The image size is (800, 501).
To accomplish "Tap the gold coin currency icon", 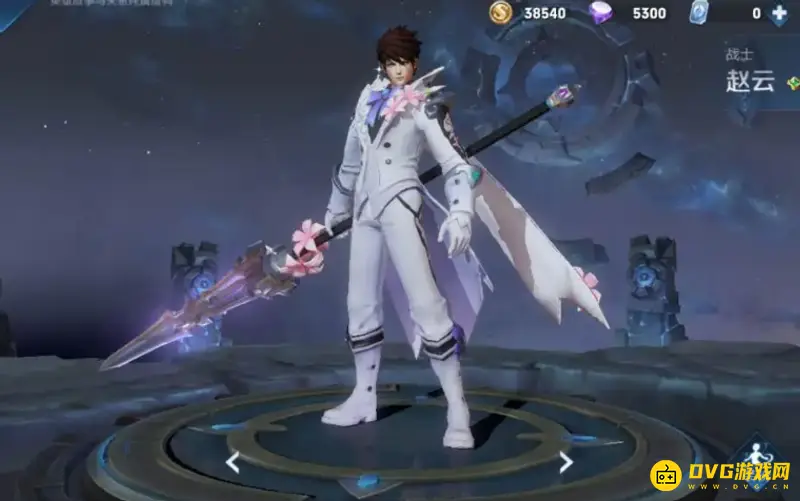I will [501, 12].
